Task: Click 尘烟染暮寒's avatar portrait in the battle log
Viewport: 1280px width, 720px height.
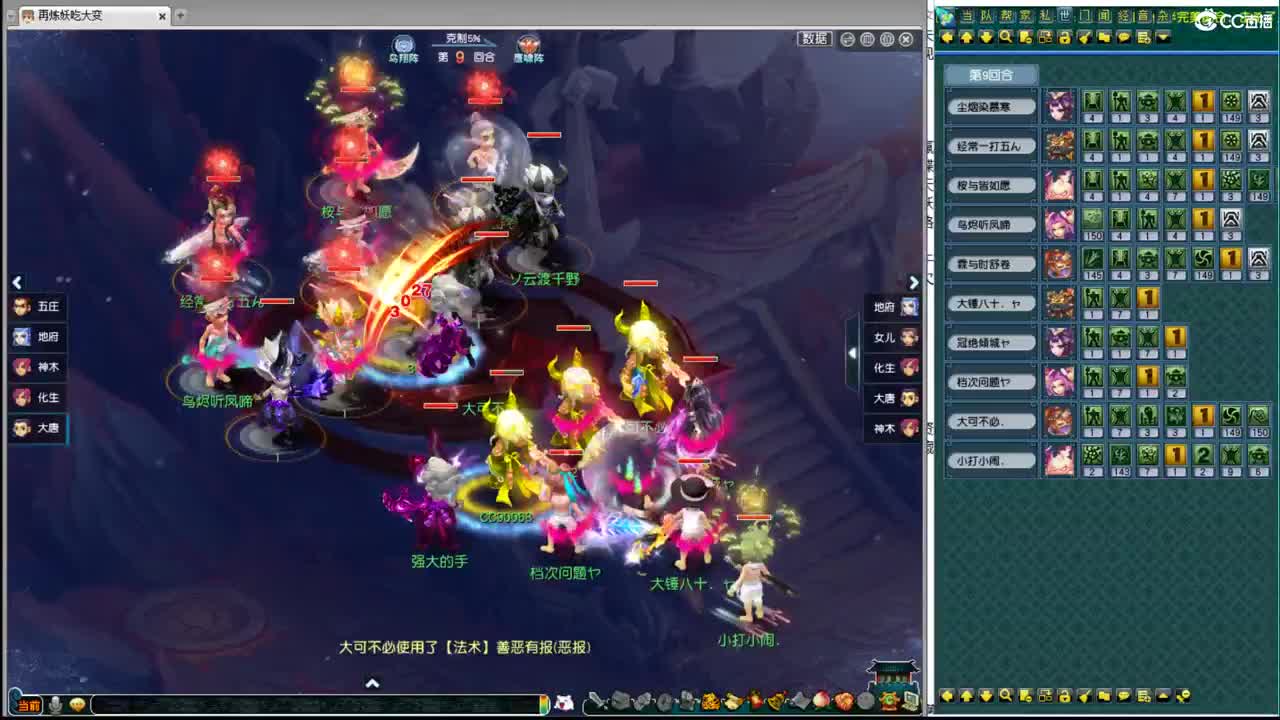Action: (1061, 105)
